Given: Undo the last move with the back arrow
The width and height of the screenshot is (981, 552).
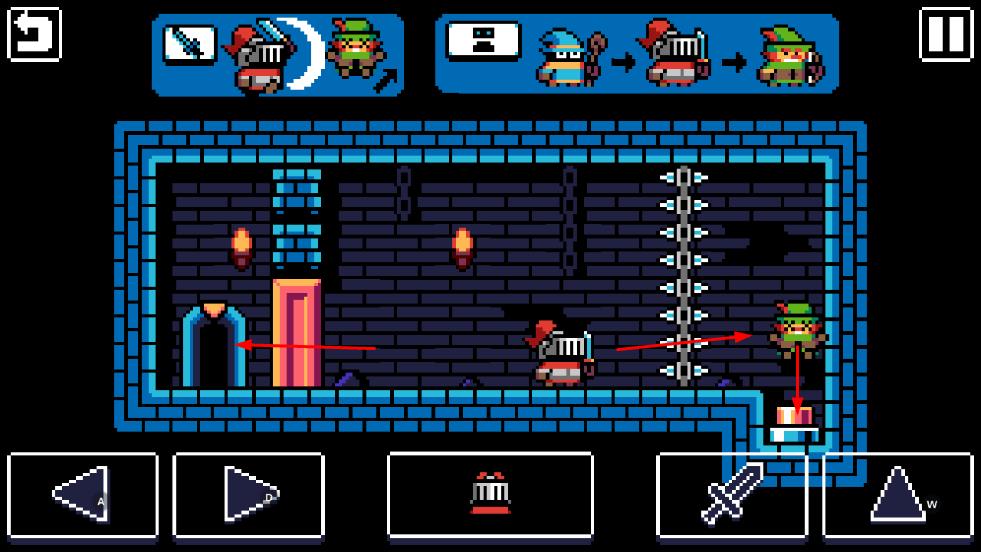Looking at the screenshot, I should pos(35,35).
